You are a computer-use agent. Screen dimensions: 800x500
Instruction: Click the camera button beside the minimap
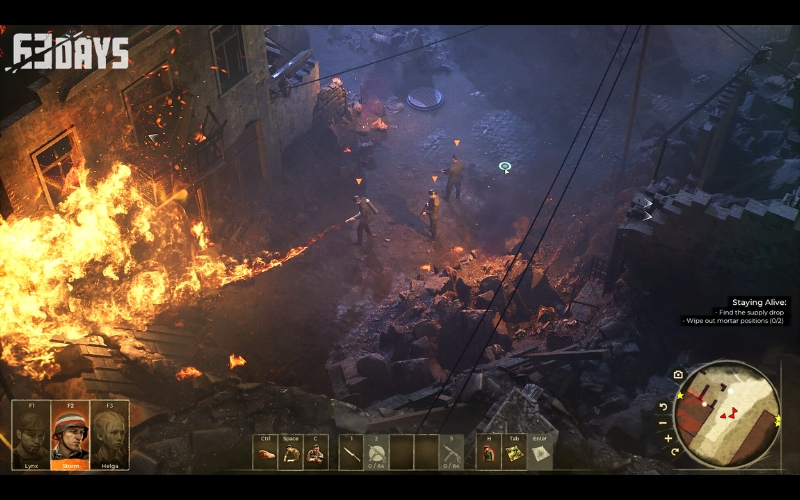click(x=678, y=375)
